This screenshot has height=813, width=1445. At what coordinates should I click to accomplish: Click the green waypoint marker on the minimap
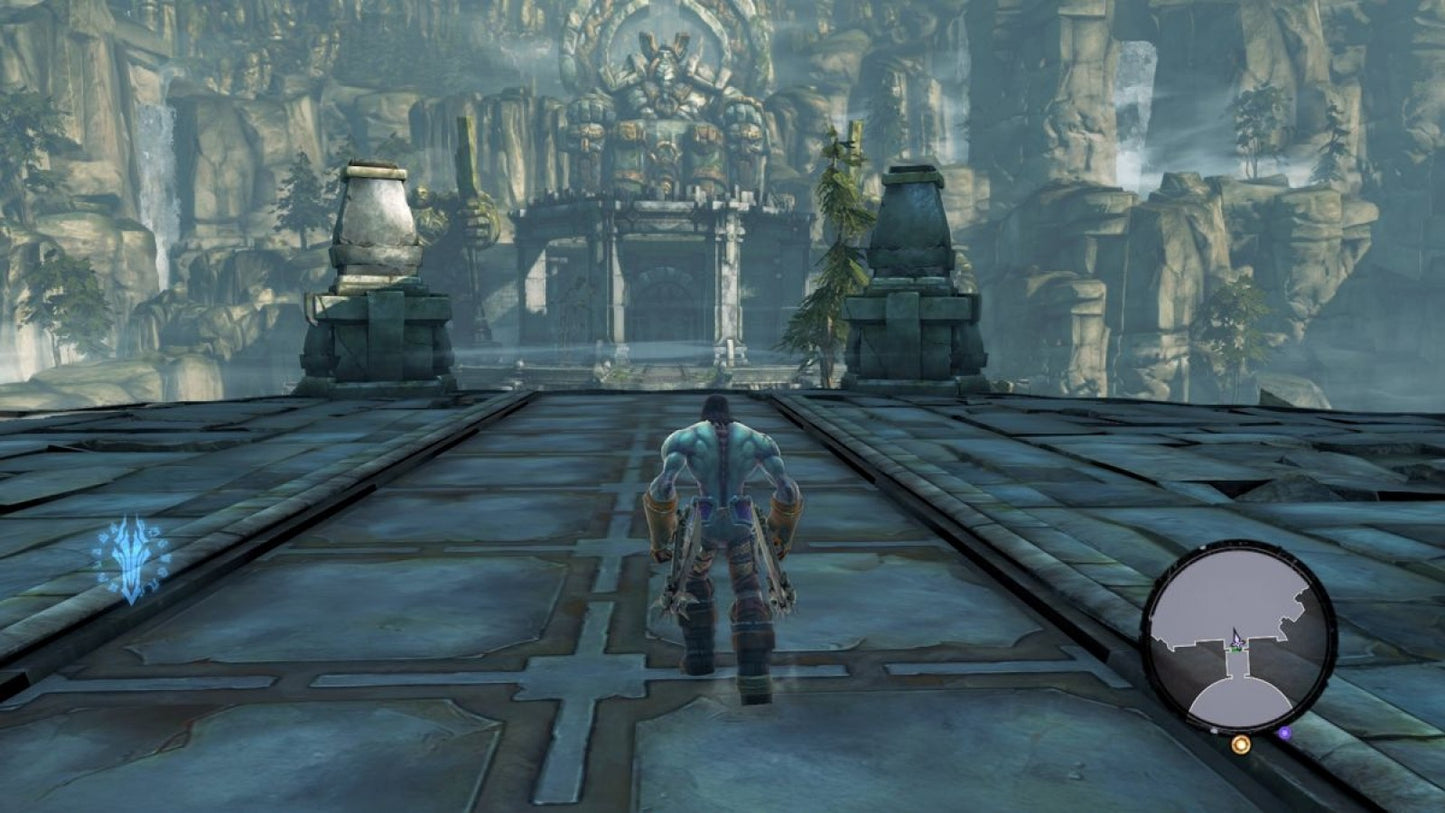tap(1236, 650)
